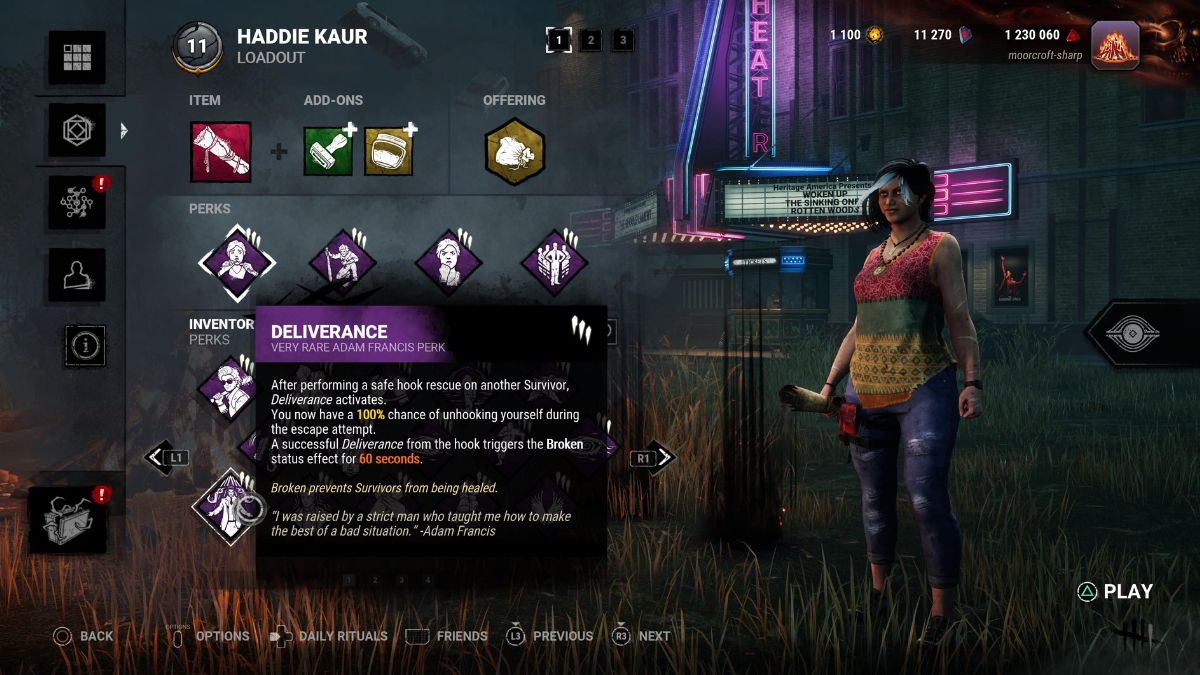
Task: Open the mystery box store icon
Action: tap(69, 520)
